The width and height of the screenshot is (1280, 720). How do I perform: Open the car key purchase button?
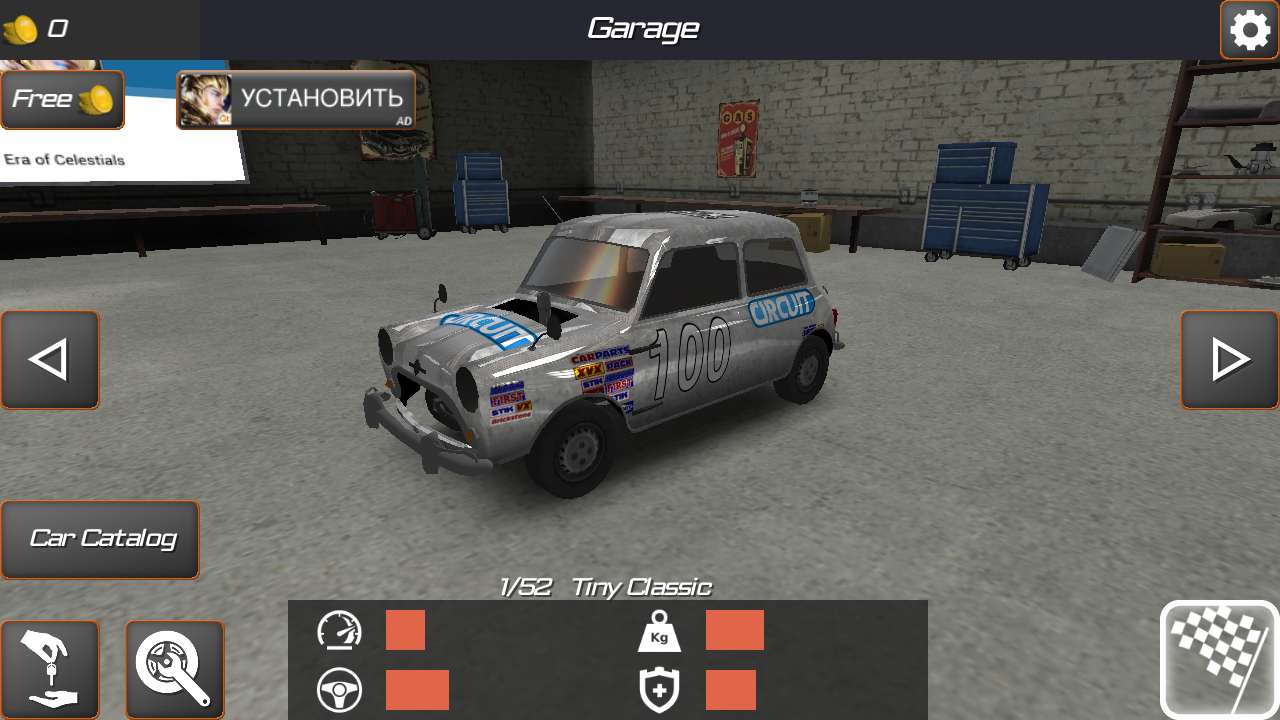click(50, 669)
